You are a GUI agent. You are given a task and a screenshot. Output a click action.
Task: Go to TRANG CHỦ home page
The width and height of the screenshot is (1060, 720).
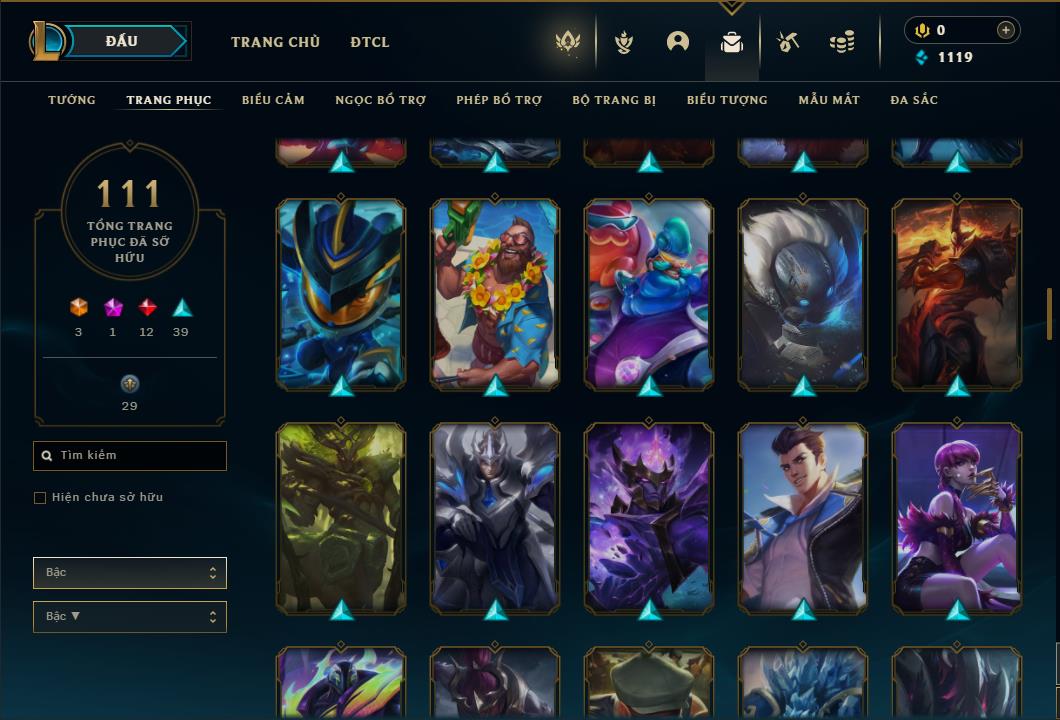[x=275, y=42]
